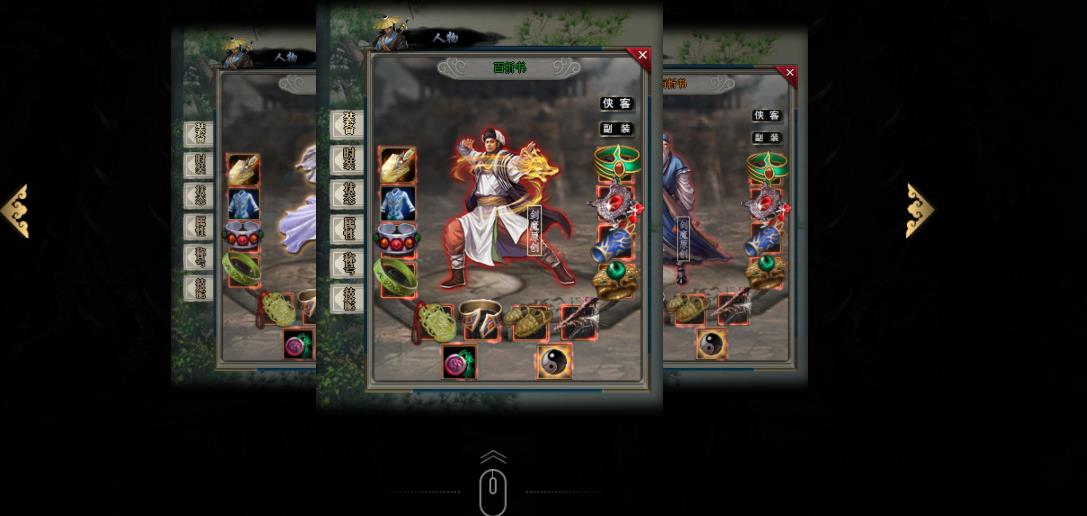The image size is (1087, 516).
Task: Switch to the 装备 tab in the front panel
Action: [348, 125]
